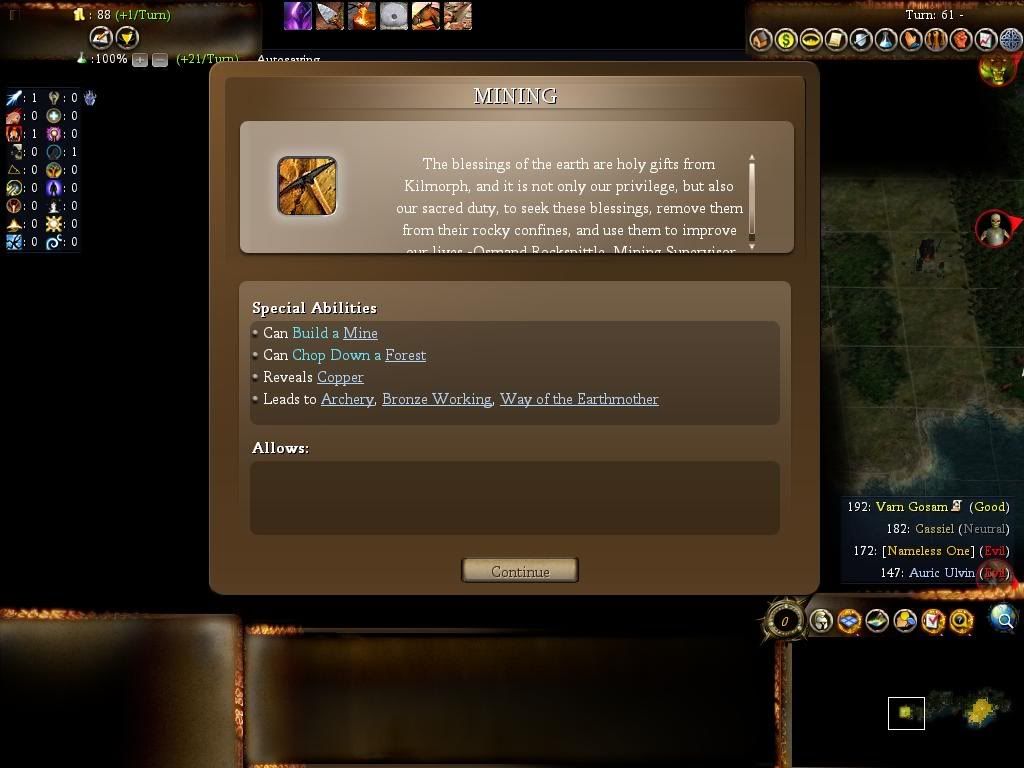The height and width of the screenshot is (768, 1024).
Task: Click the quote text scrollbar
Action: pos(751,200)
